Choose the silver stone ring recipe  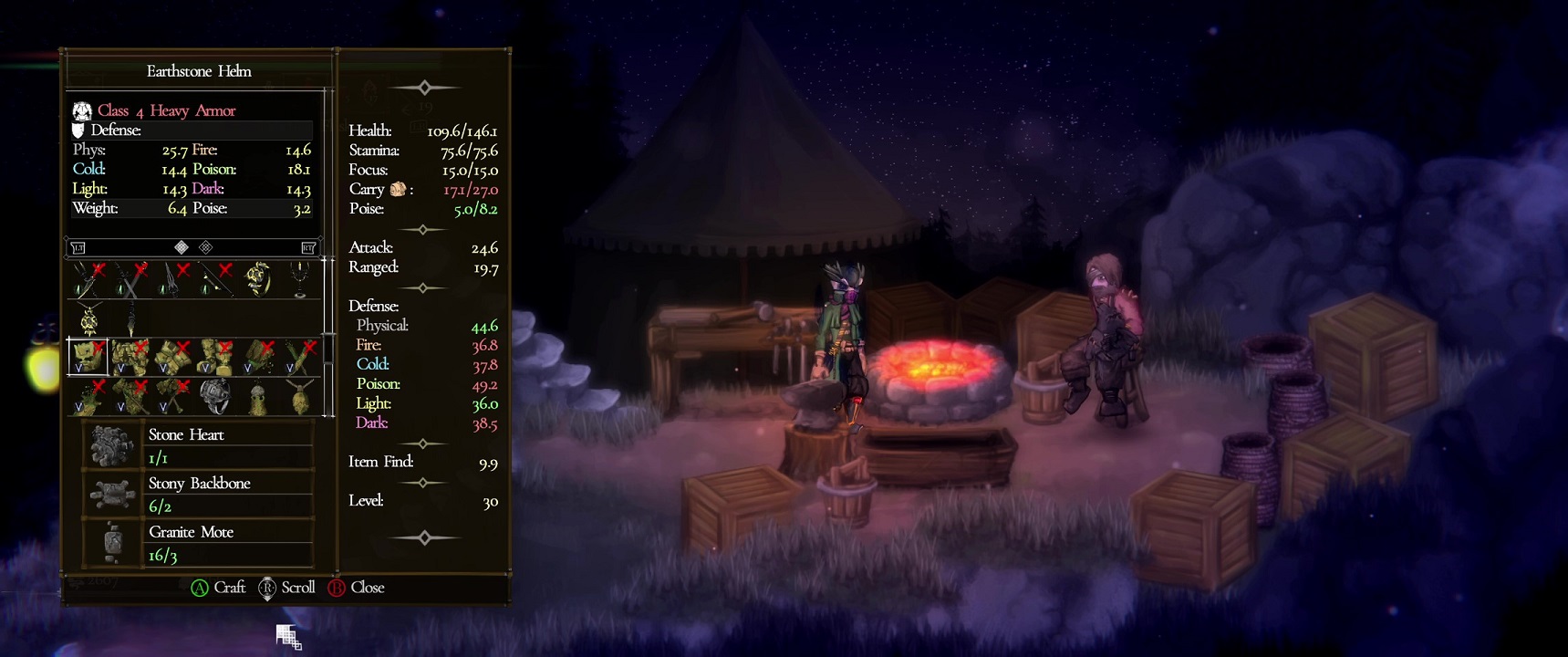pos(215,396)
